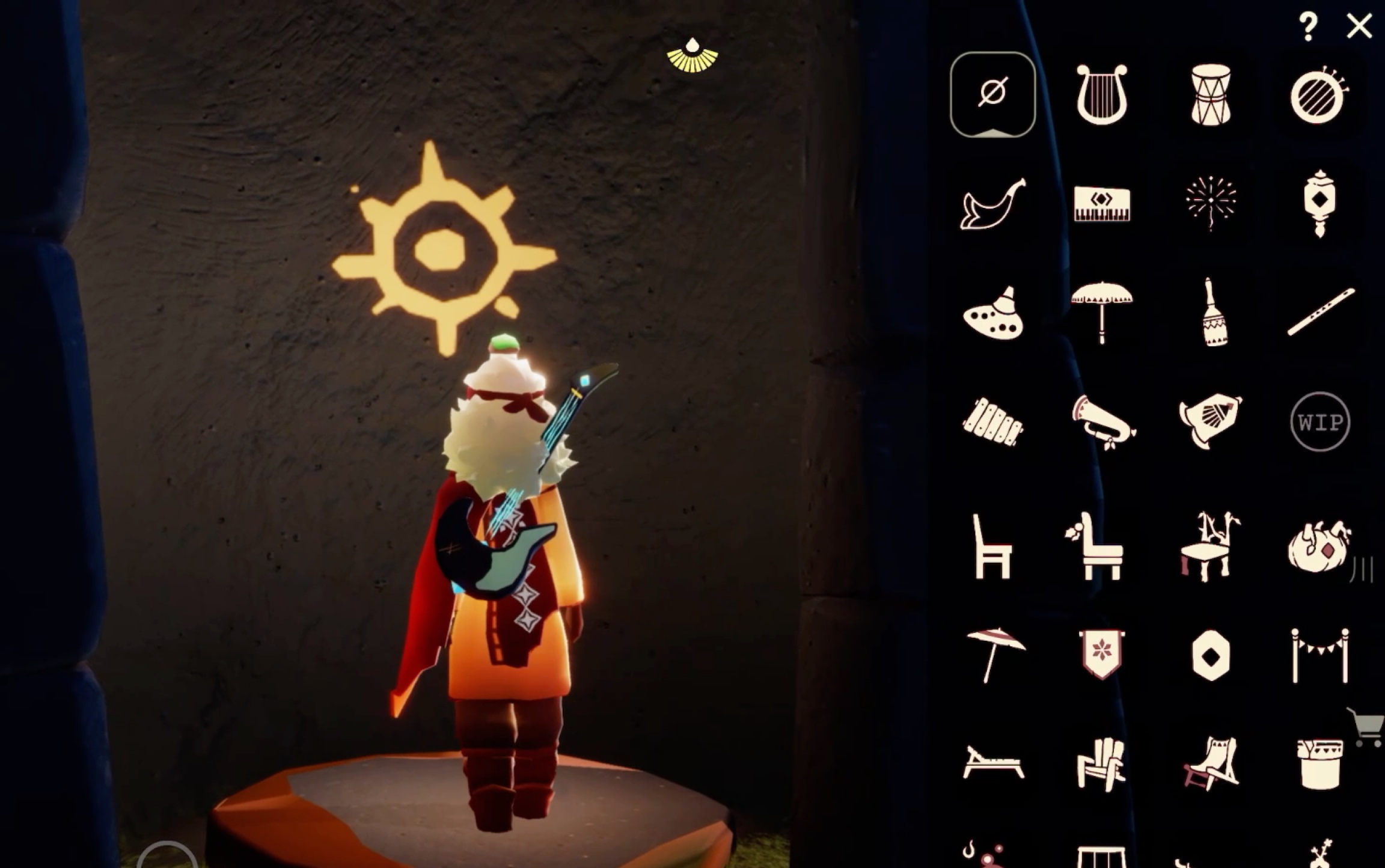
Task: Open the shopping cart shop
Action: pyautogui.click(x=1367, y=727)
